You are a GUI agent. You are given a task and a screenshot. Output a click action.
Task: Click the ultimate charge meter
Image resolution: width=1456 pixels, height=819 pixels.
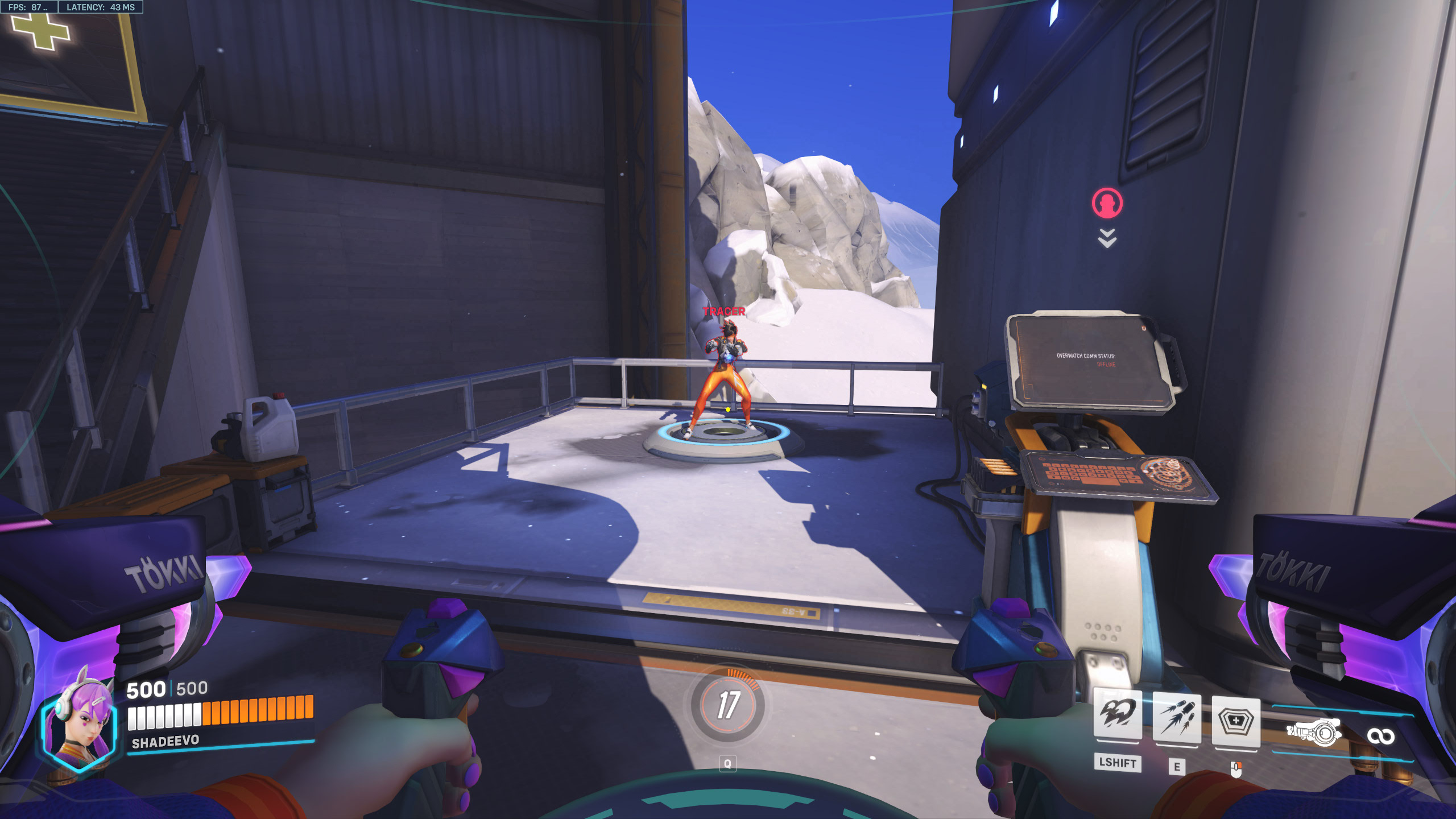pos(728,704)
